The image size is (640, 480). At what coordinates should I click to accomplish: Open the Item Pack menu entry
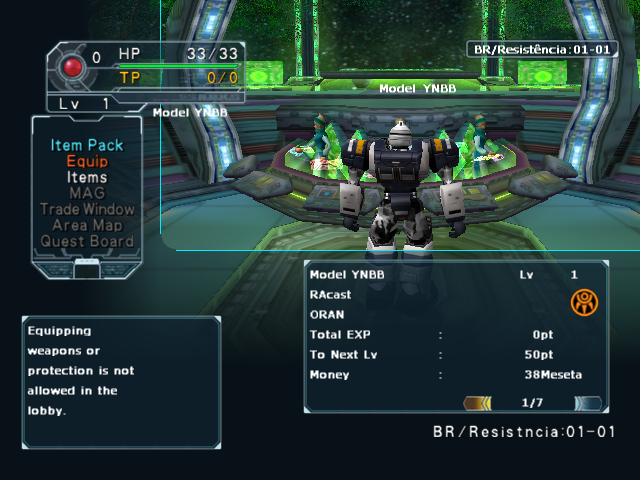coord(87,145)
